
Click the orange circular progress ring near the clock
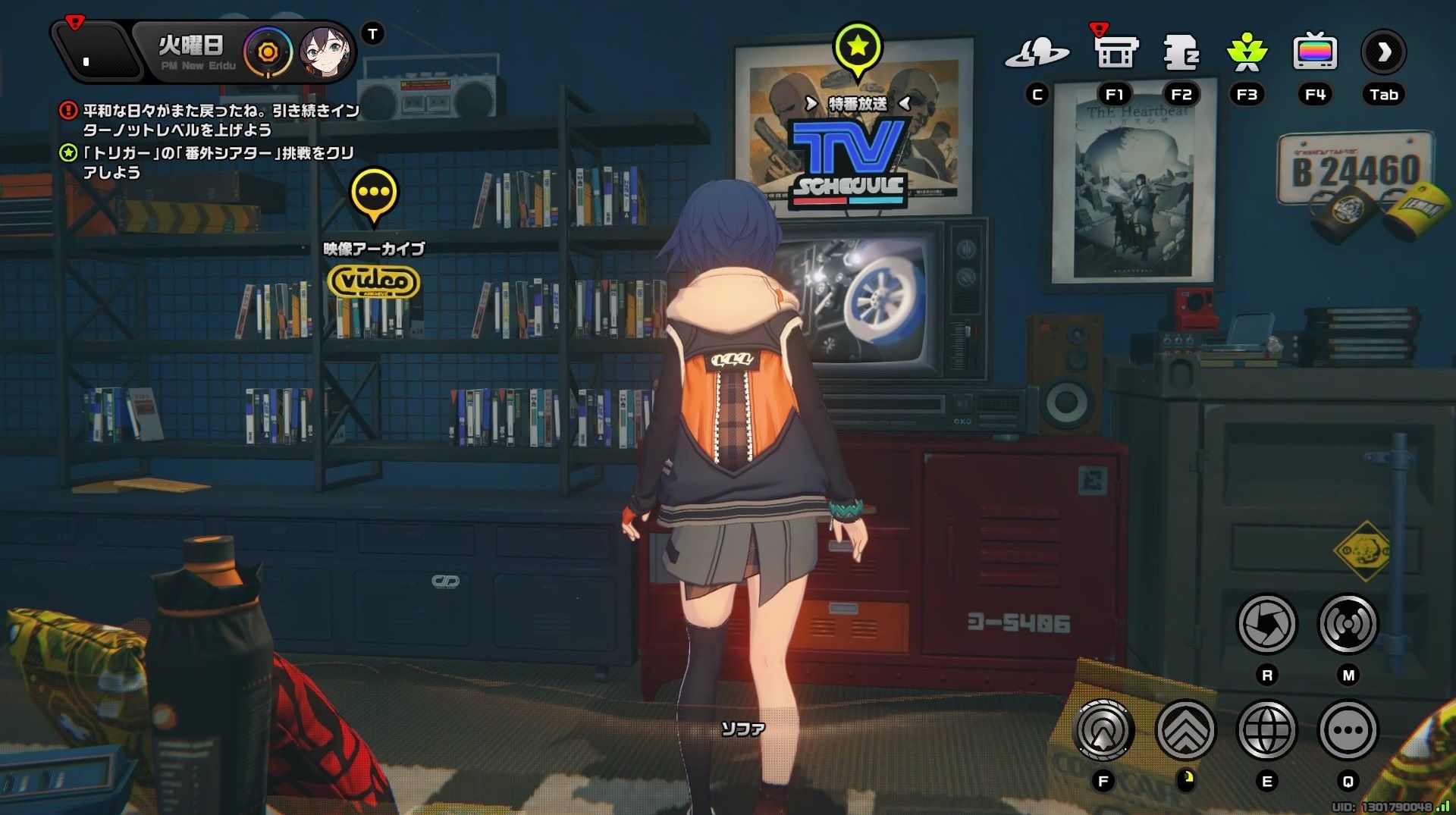click(x=266, y=53)
